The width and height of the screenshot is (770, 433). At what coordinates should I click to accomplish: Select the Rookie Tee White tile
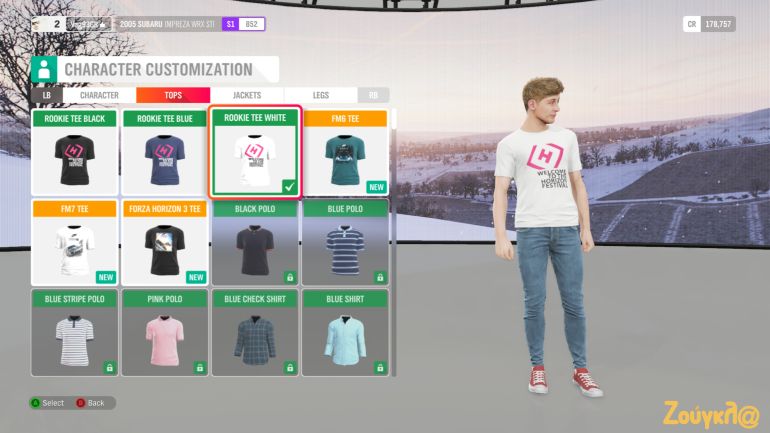(x=254, y=153)
